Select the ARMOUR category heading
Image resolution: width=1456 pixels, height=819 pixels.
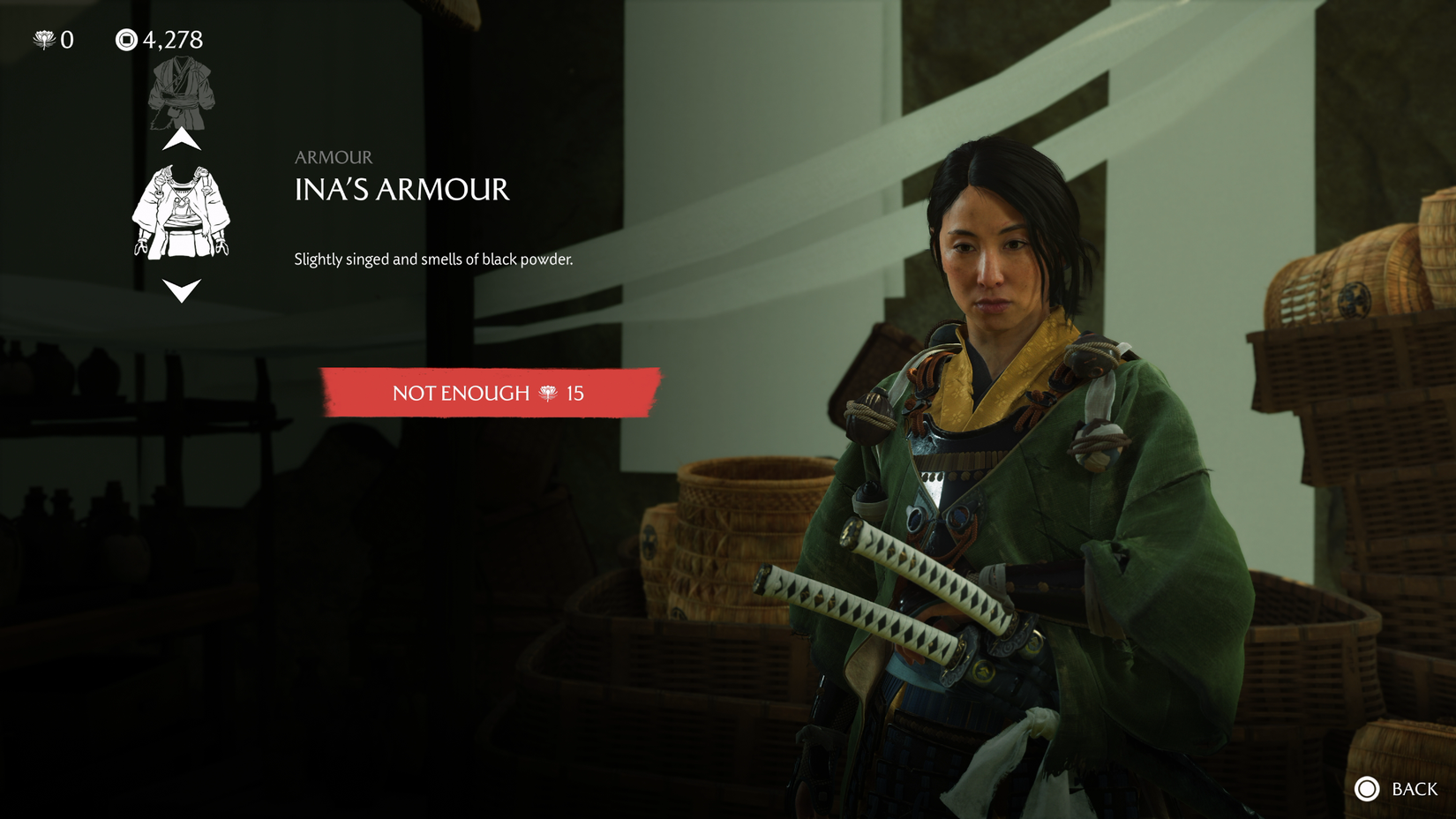coord(332,157)
